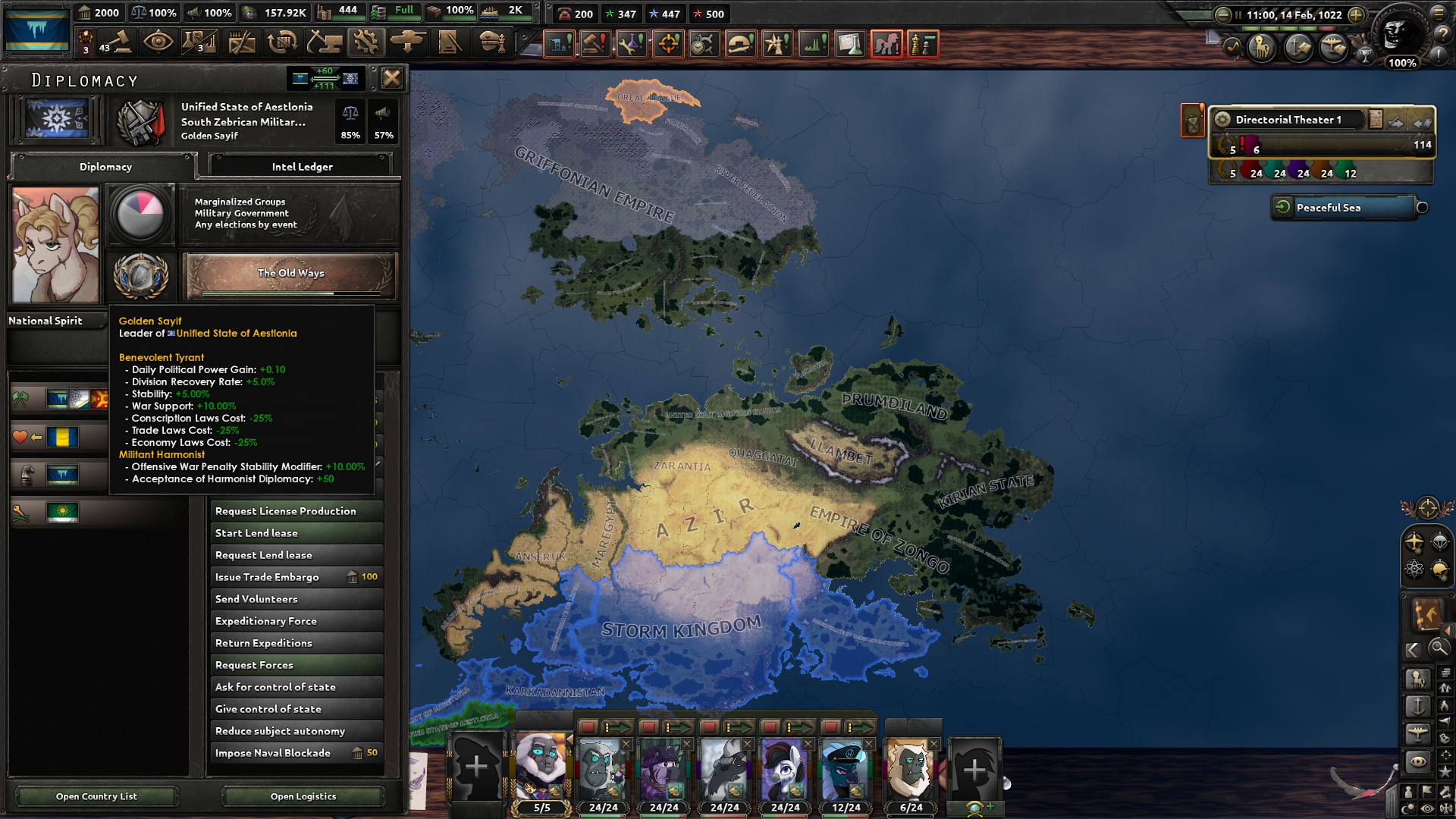The width and height of the screenshot is (1456, 819).
Task: Click Golden Sayif leader portrait
Action: point(55,246)
